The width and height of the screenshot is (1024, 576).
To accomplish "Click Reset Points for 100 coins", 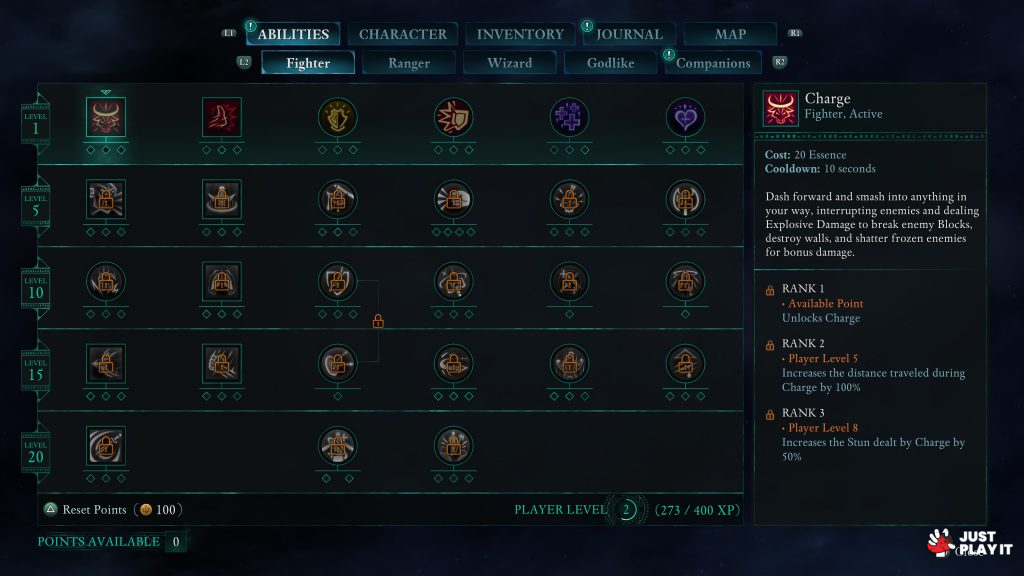I will tap(110, 510).
